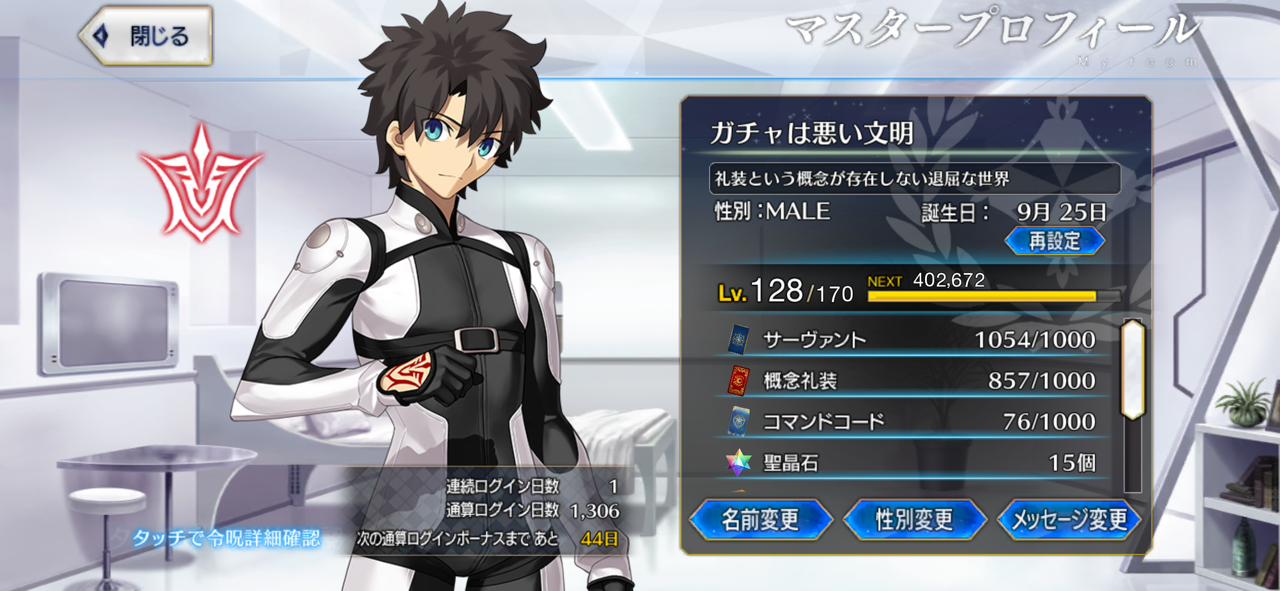Image resolution: width=1280 pixels, height=591 pixels.
Task: Reset birthday using the 再設定 button
Action: pyautogui.click(x=1055, y=241)
